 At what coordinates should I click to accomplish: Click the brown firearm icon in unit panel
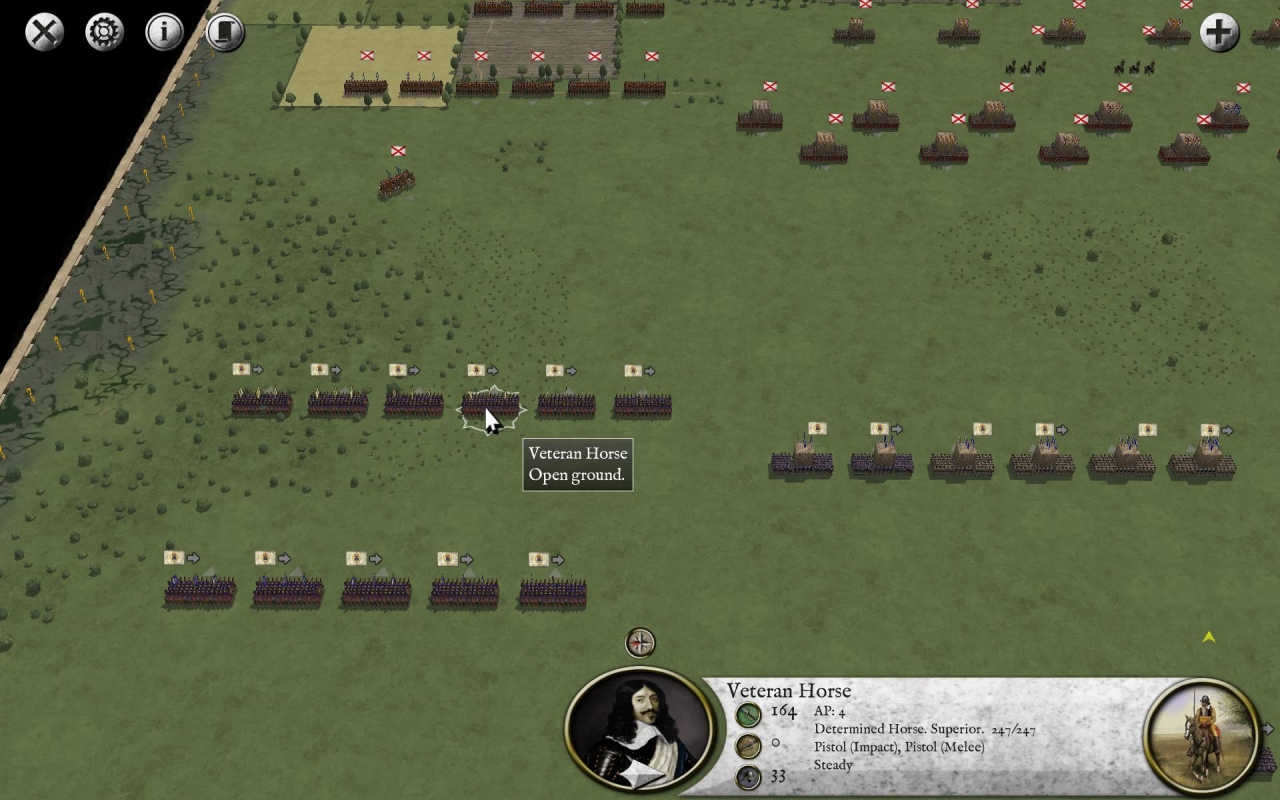pos(748,745)
